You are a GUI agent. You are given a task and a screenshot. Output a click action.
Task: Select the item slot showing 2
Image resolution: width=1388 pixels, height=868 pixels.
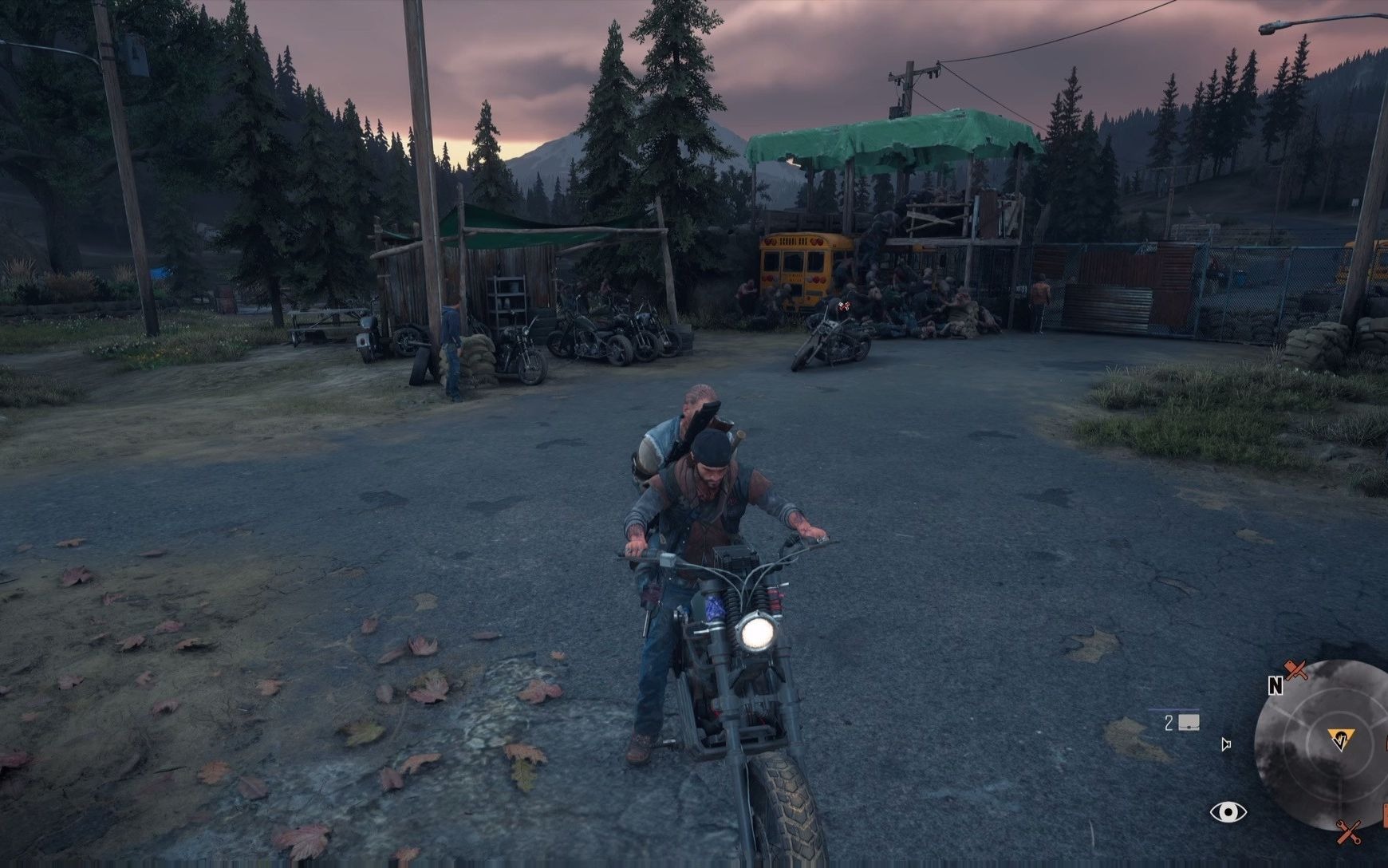(x=1182, y=723)
